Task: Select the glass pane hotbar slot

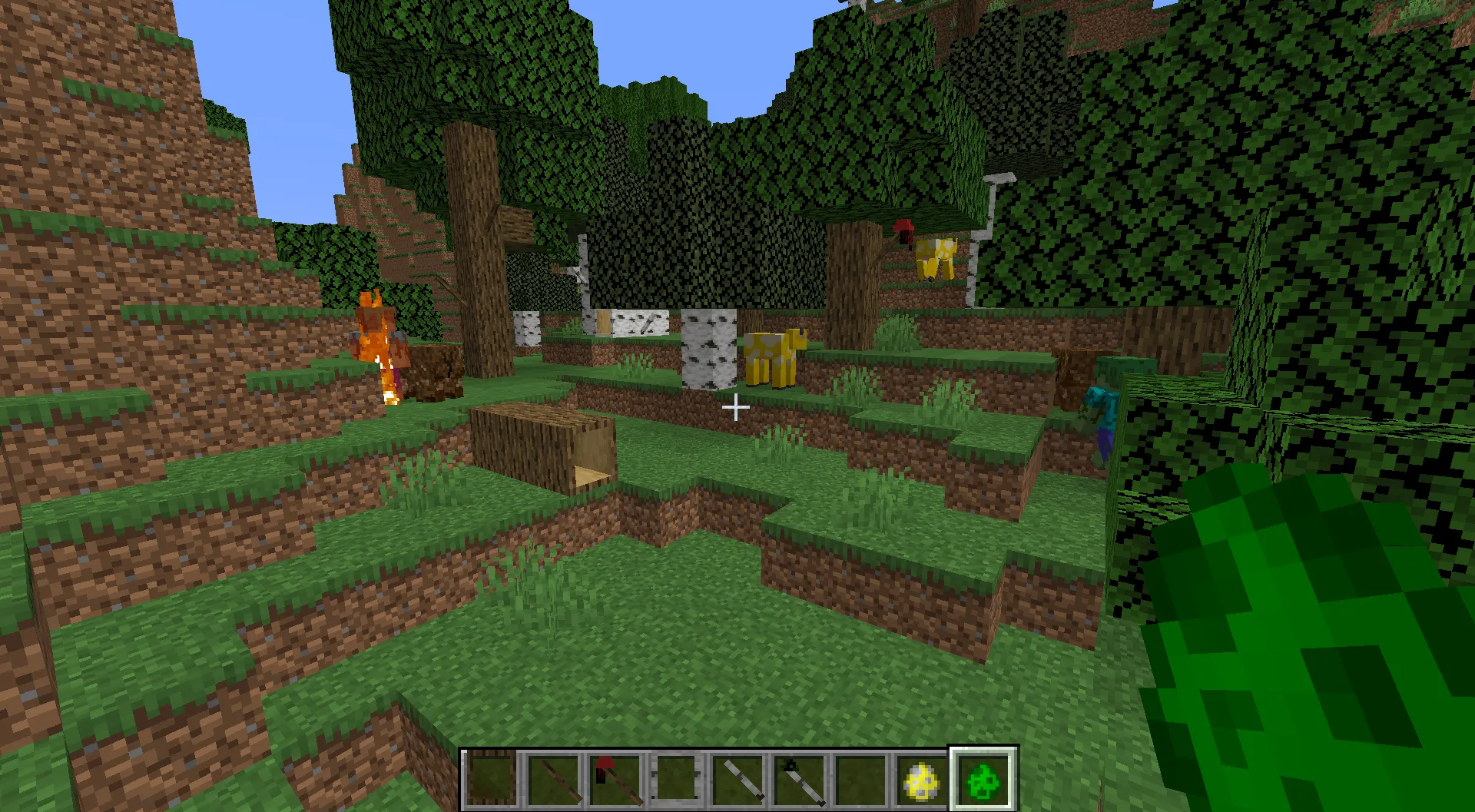Action: pyautogui.click(x=675, y=780)
